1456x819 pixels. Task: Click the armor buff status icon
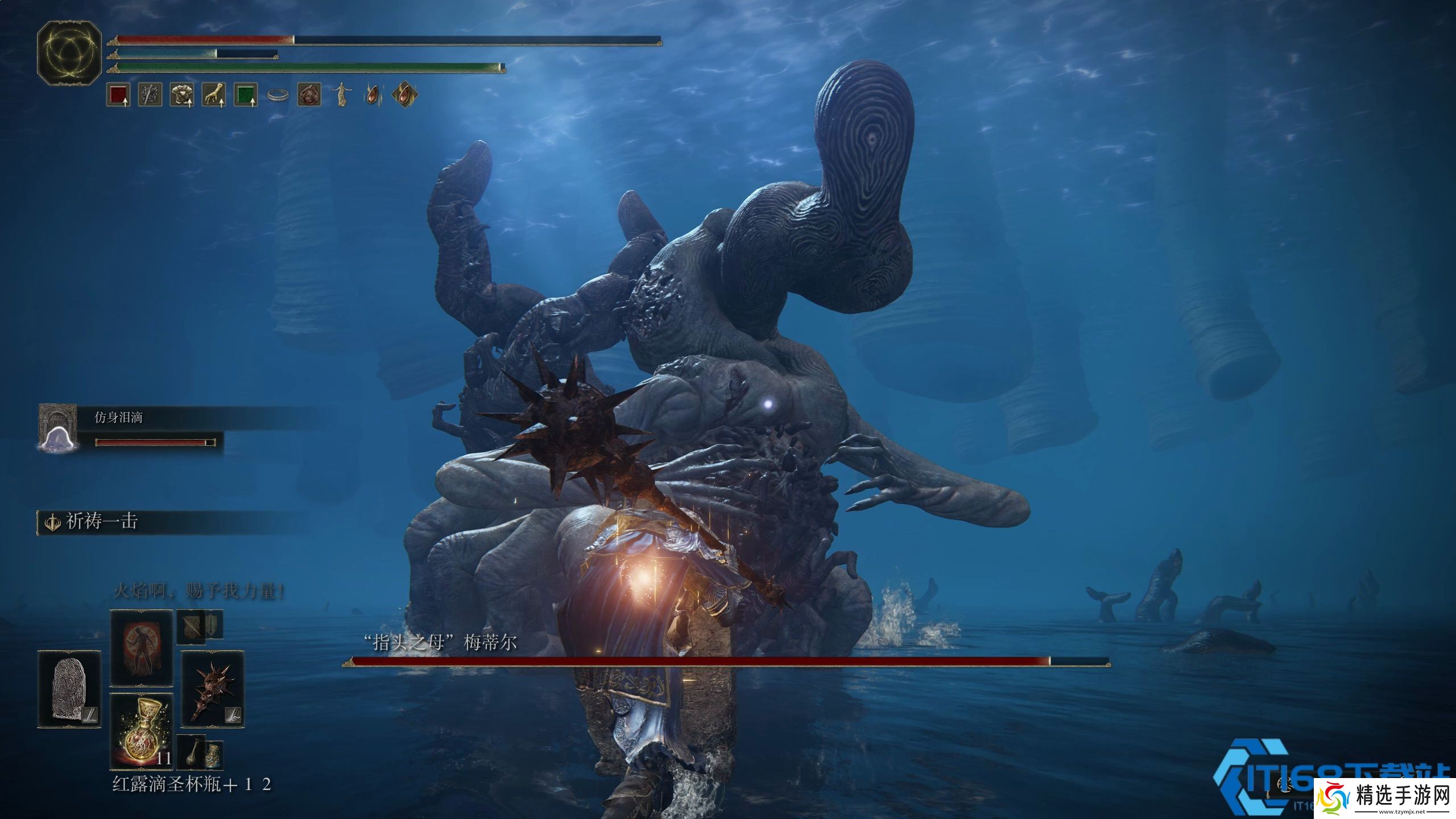click(x=182, y=95)
